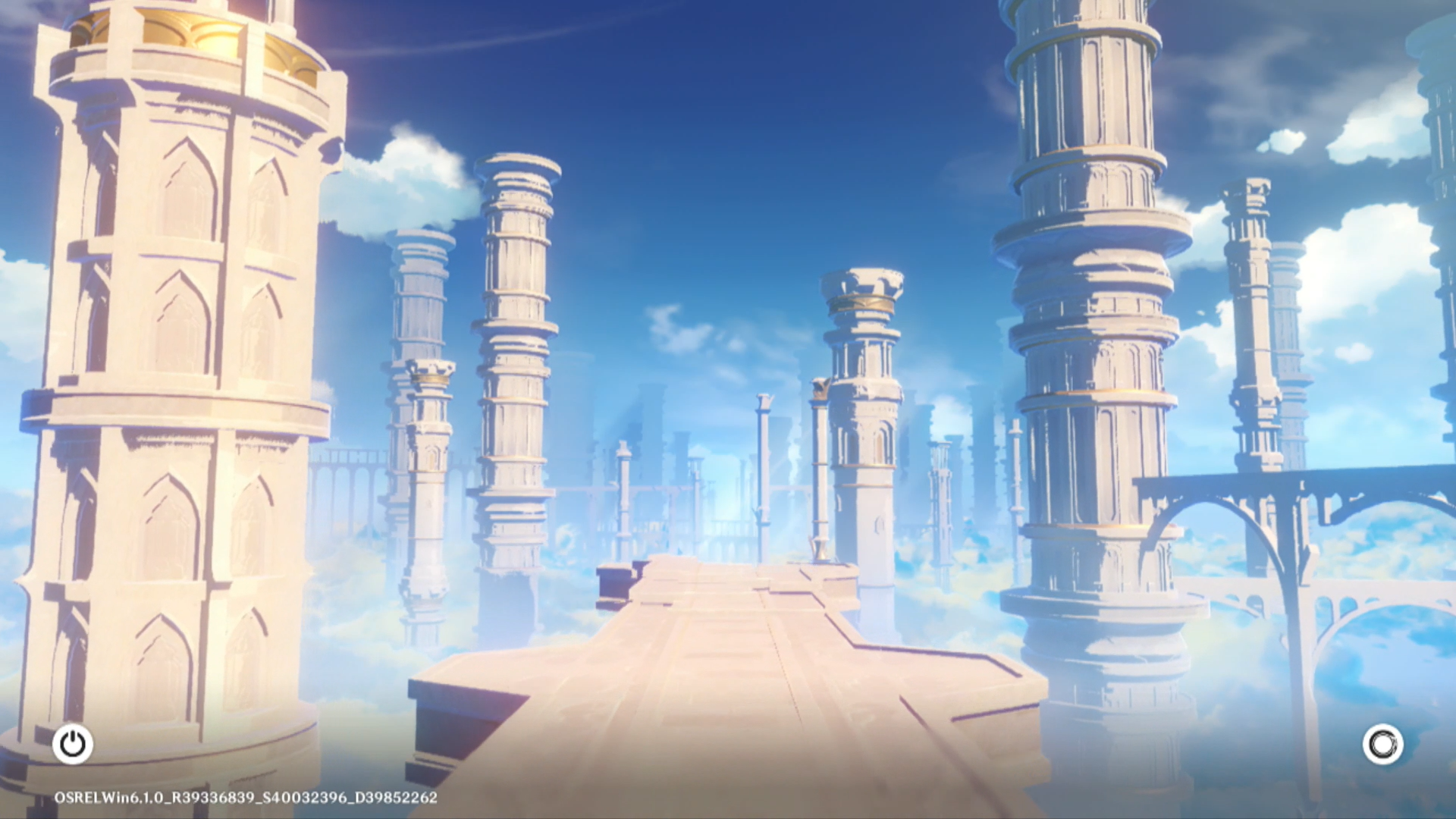Screen dimensions: 1456x819
Task: Open the circular ring icon button
Action: coord(1382,744)
